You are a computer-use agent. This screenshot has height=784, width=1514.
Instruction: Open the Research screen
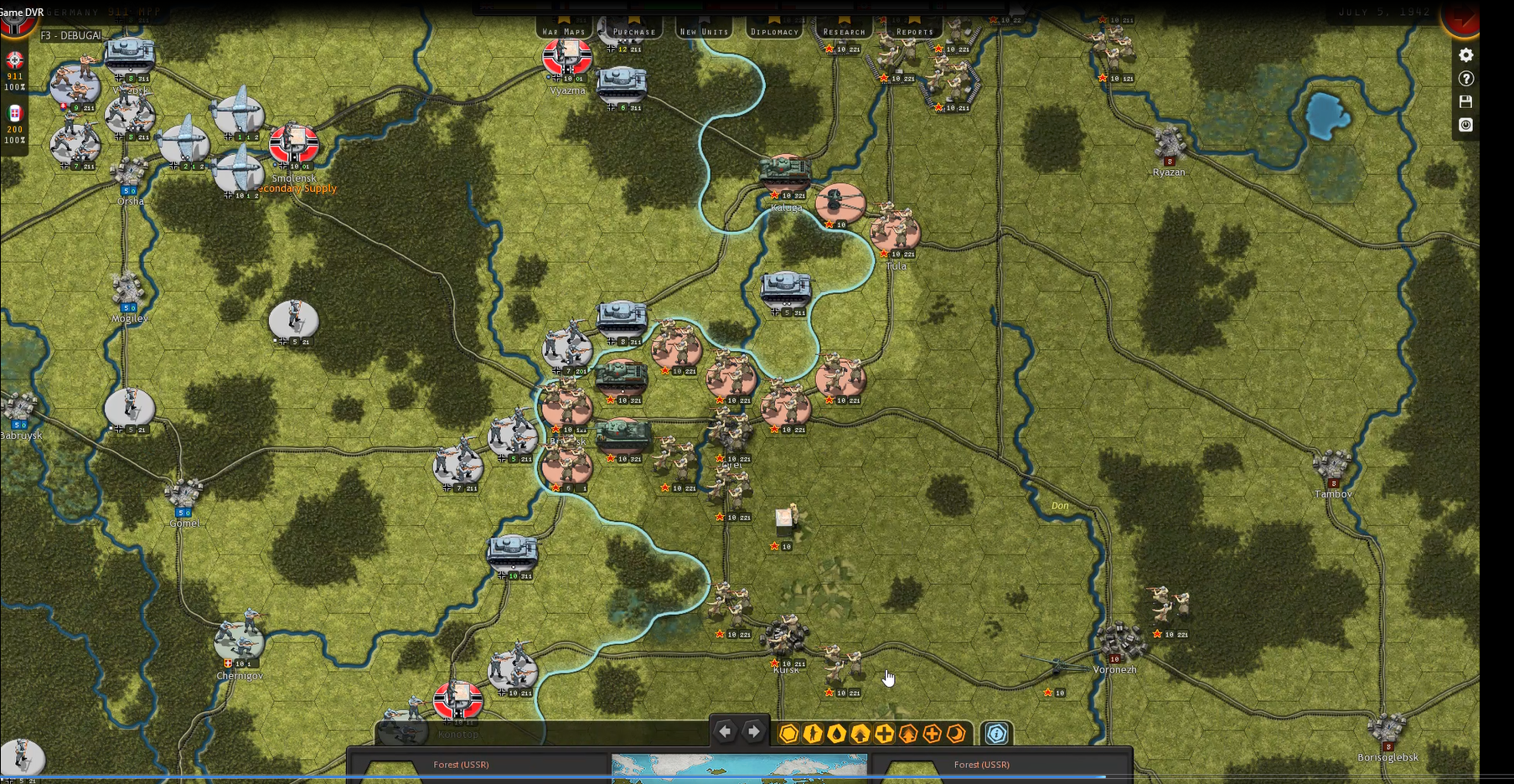click(844, 31)
